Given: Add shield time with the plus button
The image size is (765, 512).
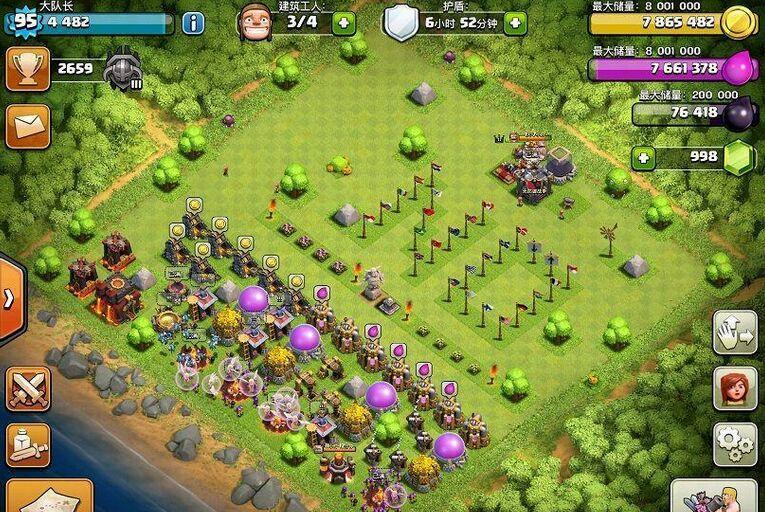Looking at the screenshot, I should pos(515,22).
